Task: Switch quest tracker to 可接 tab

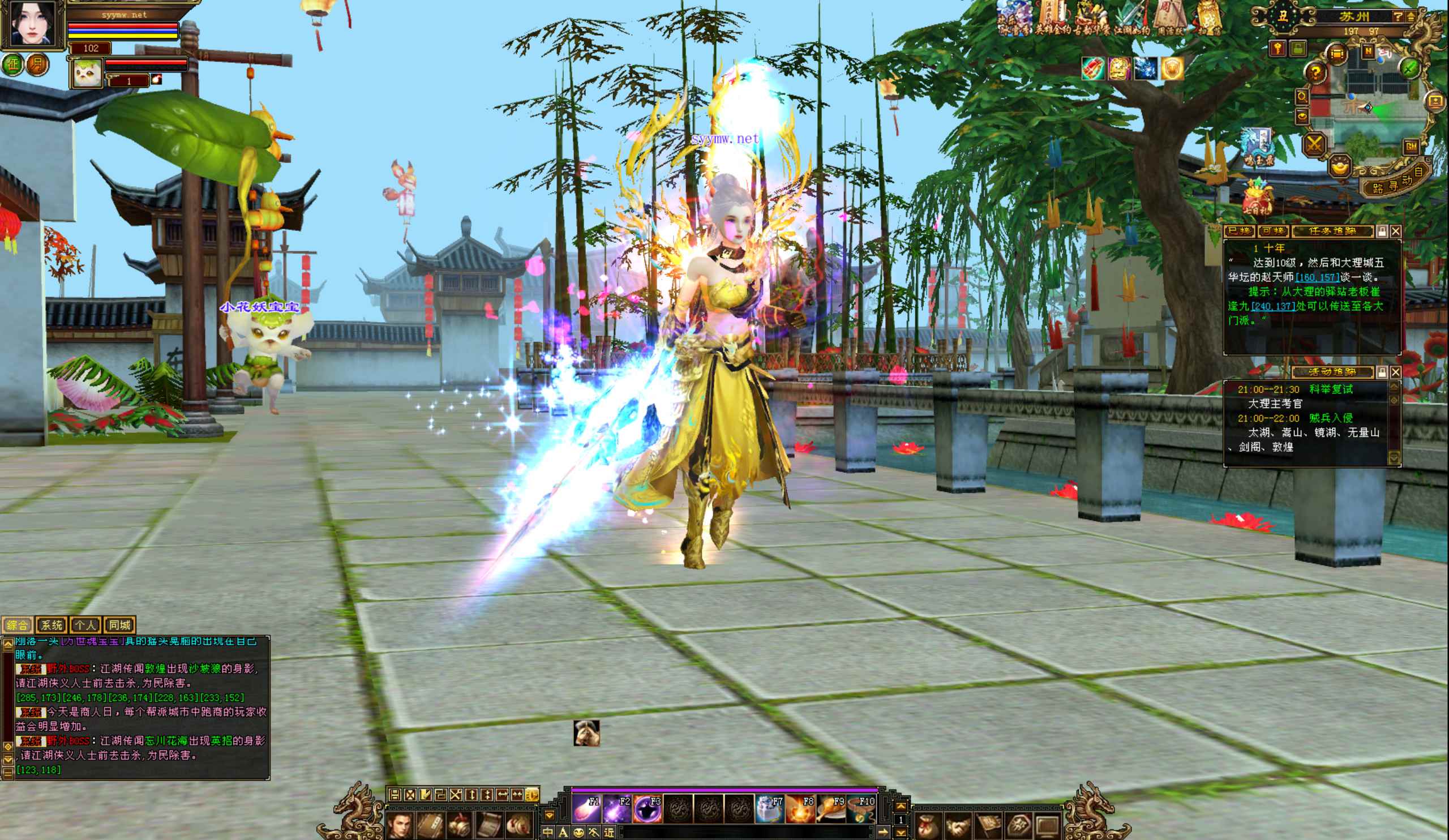Action: click(1272, 231)
